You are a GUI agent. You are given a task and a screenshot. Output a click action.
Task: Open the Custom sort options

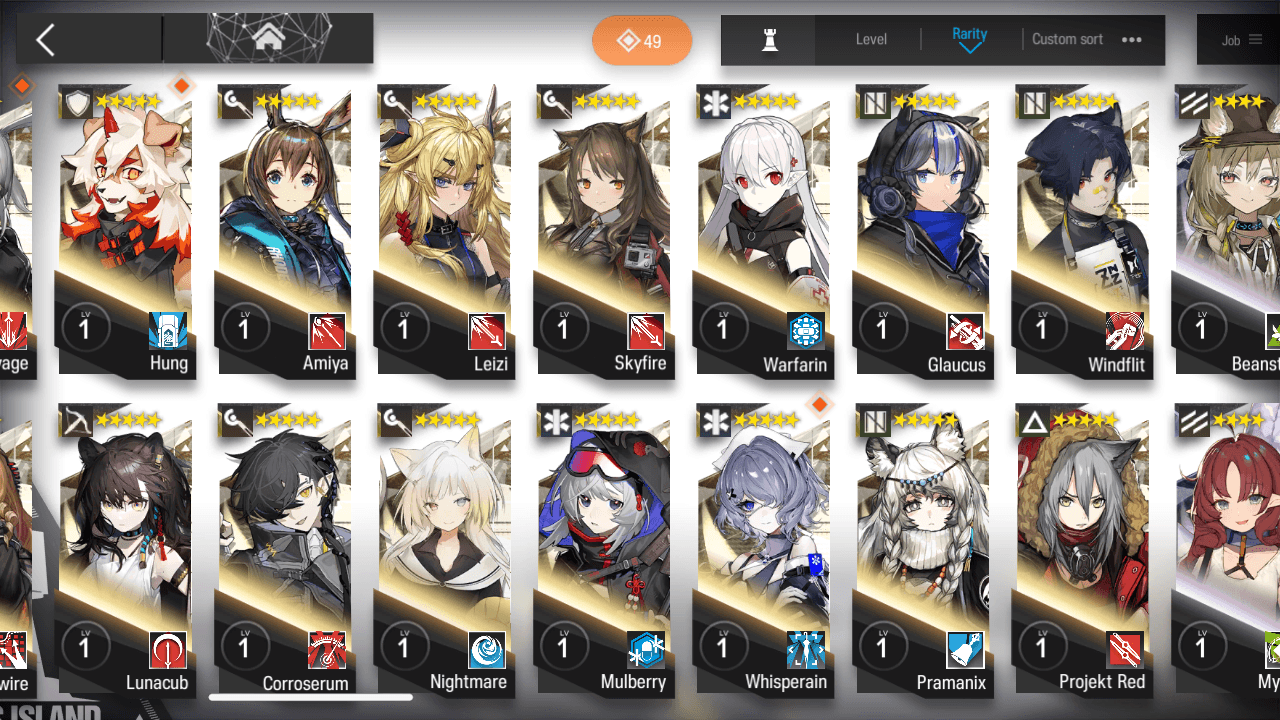[1086, 39]
